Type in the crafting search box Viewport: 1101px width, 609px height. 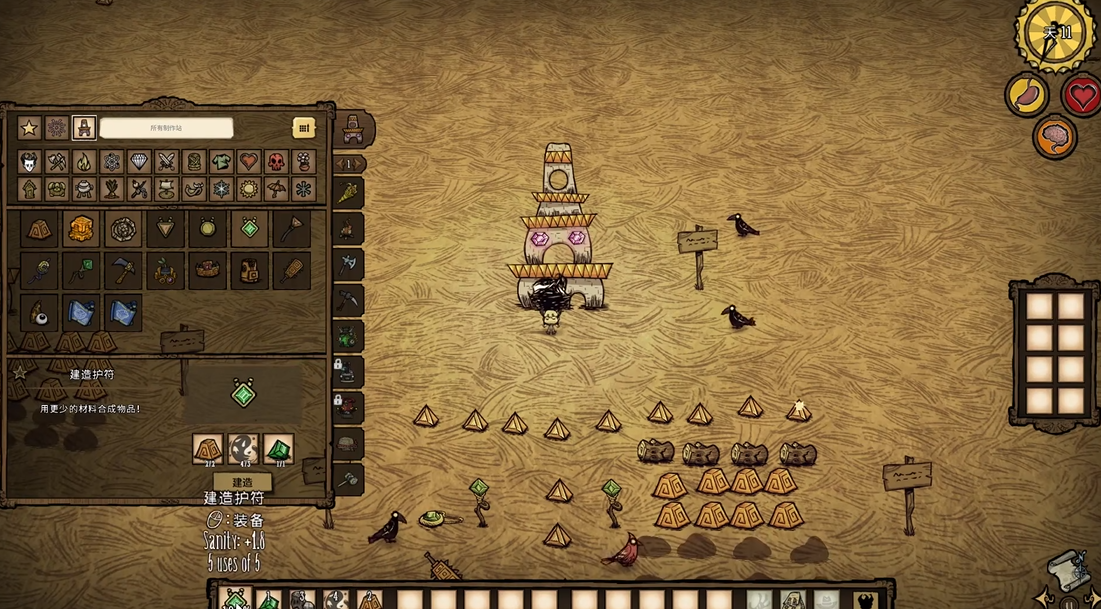coord(166,128)
